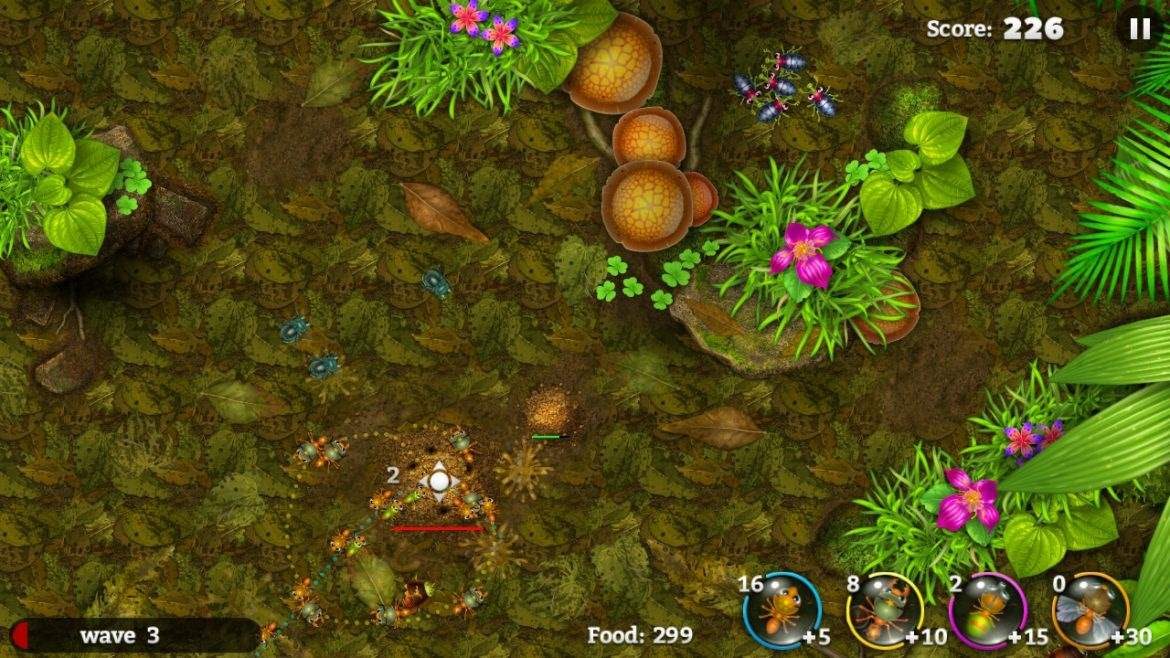Spawn a soldier ant costing 10 food

[x=884, y=611]
